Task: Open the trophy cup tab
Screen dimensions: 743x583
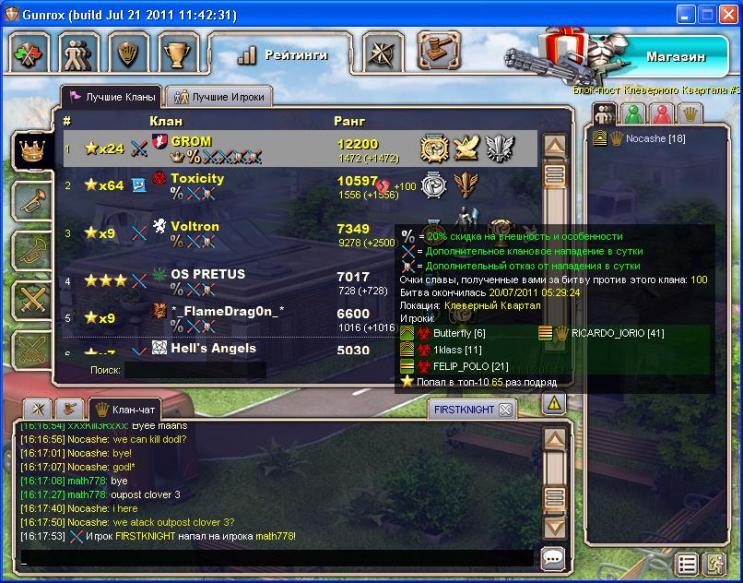Action: 179,53
